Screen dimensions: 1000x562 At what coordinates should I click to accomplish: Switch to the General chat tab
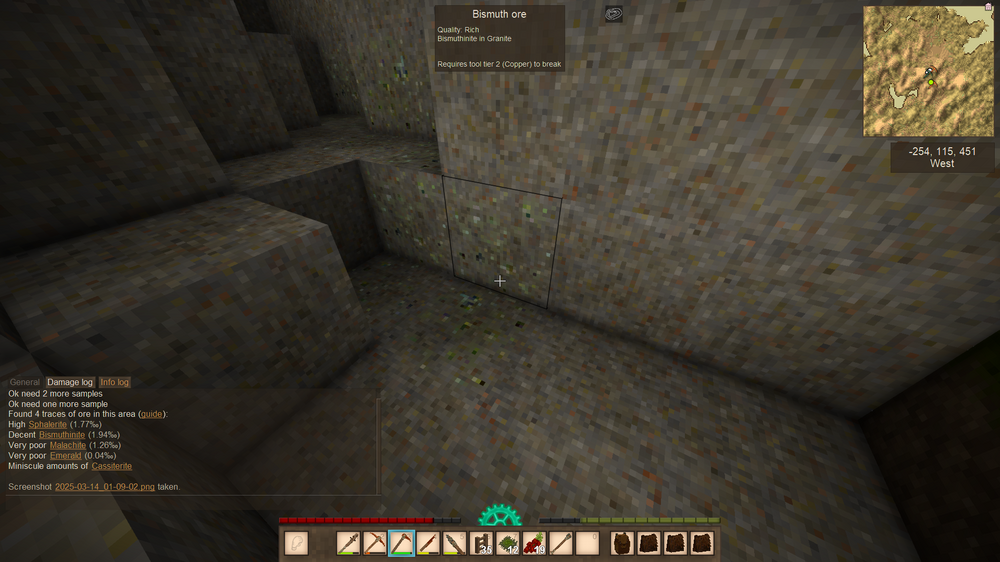coord(25,382)
